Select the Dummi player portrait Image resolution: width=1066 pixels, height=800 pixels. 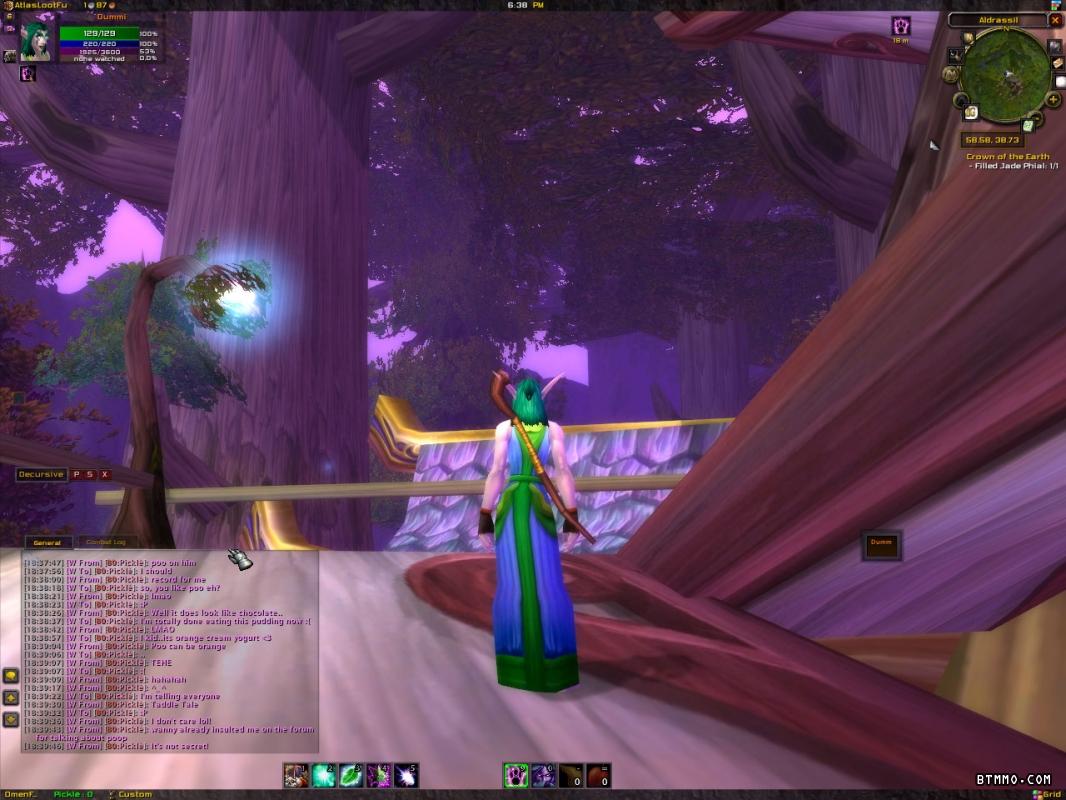click(x=38, y=42)
